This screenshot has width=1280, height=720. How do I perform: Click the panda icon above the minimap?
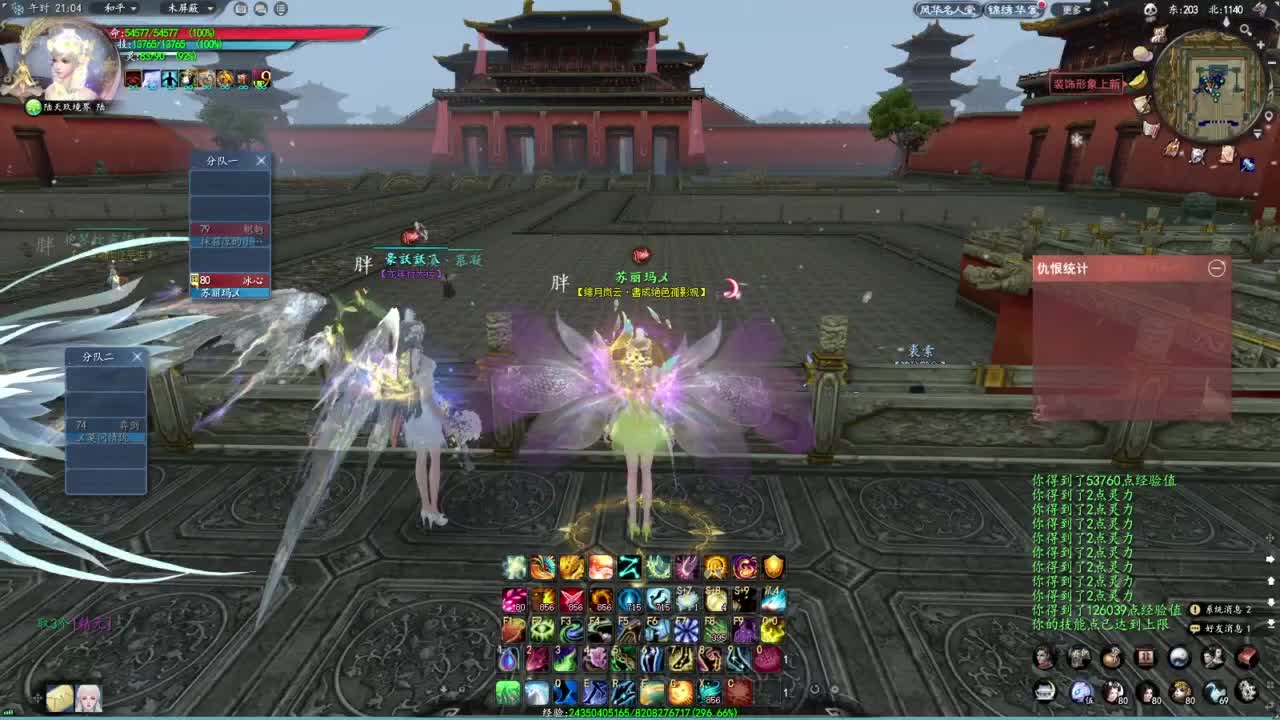tap(1151, 9)
